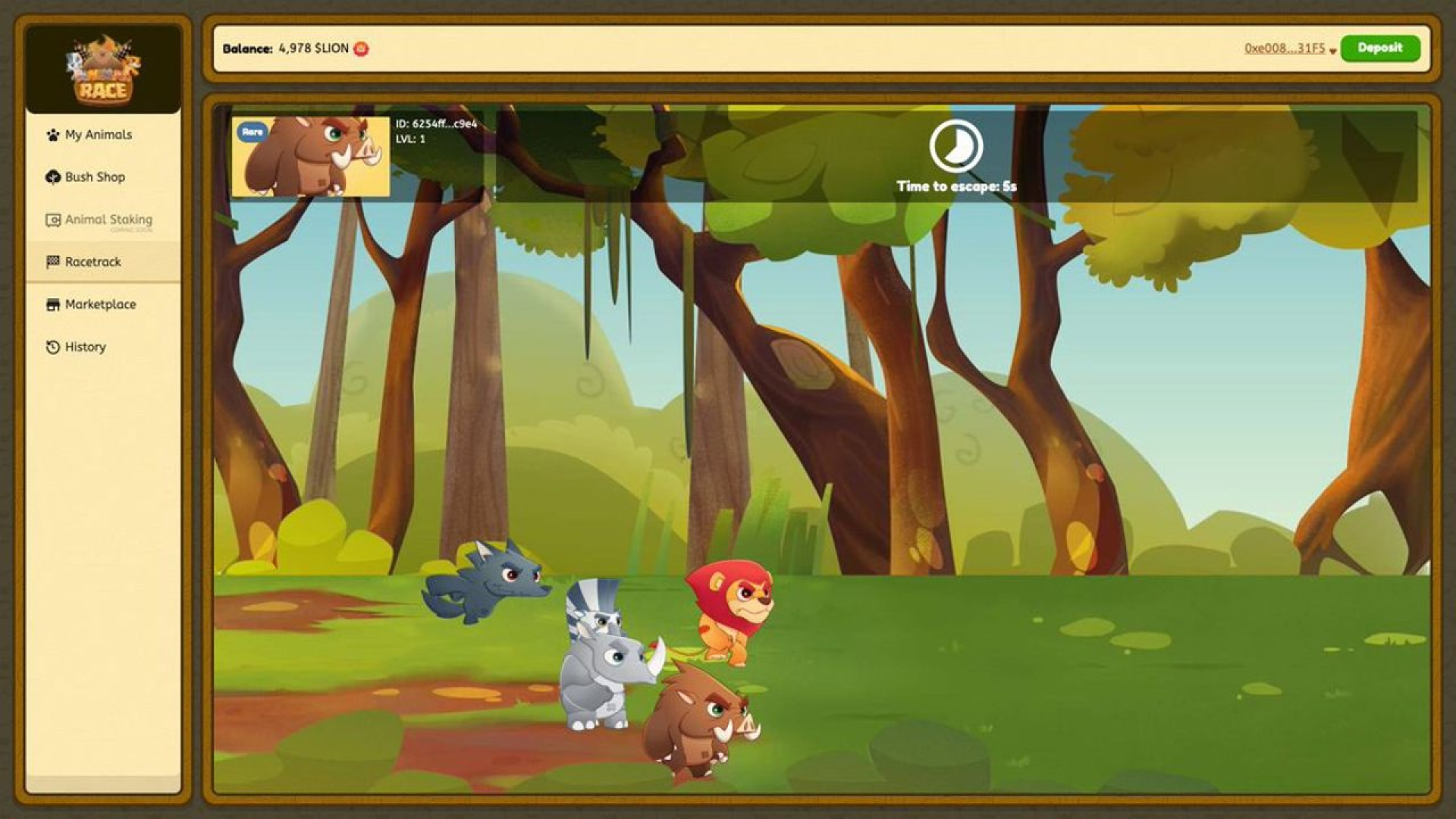Switch to the Racetrack page
Screen dimensions: 1456x819
(93, 262)
